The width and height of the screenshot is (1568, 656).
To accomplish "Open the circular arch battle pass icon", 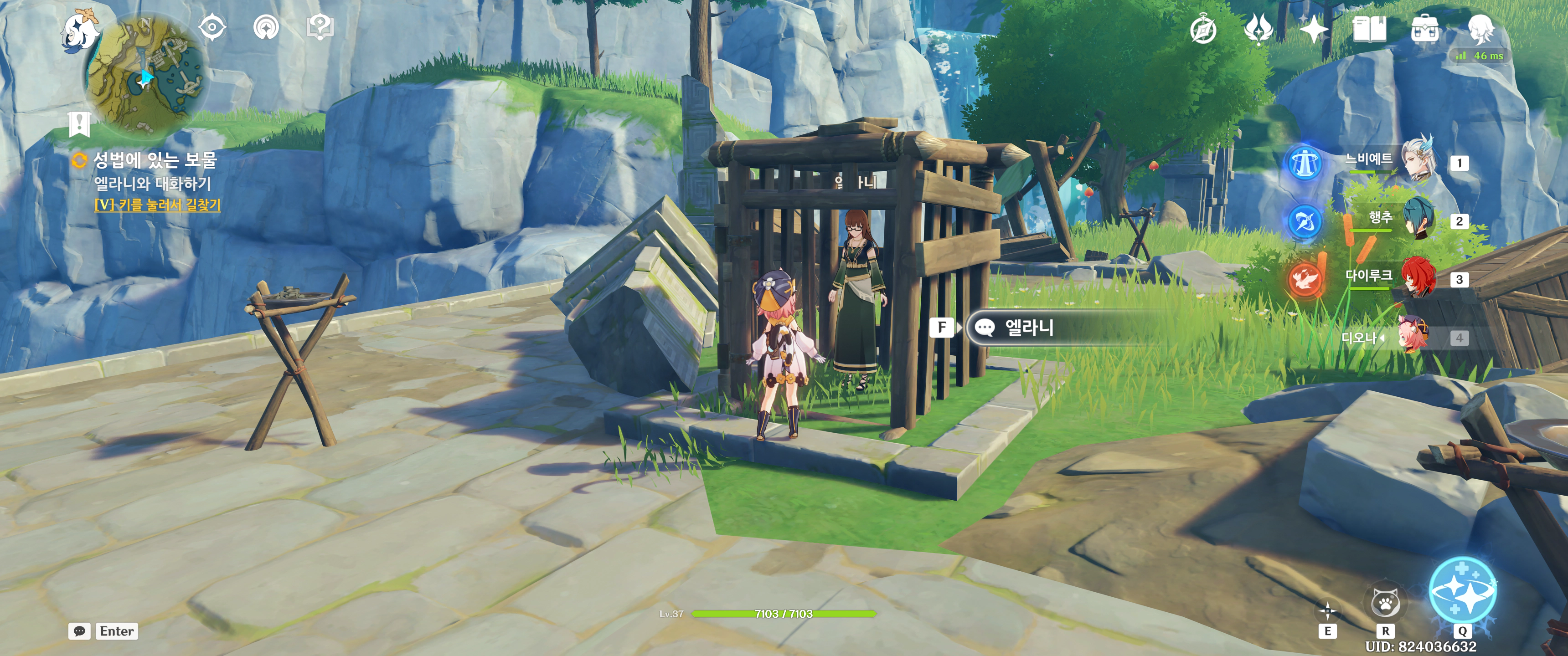I will point(266,27).
